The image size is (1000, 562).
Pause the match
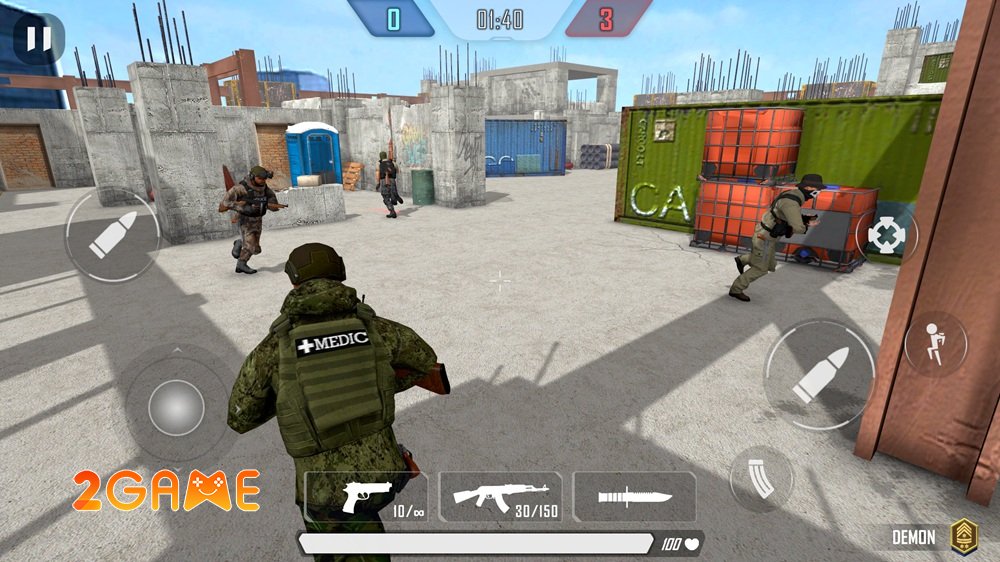click(x=38, y=38)
